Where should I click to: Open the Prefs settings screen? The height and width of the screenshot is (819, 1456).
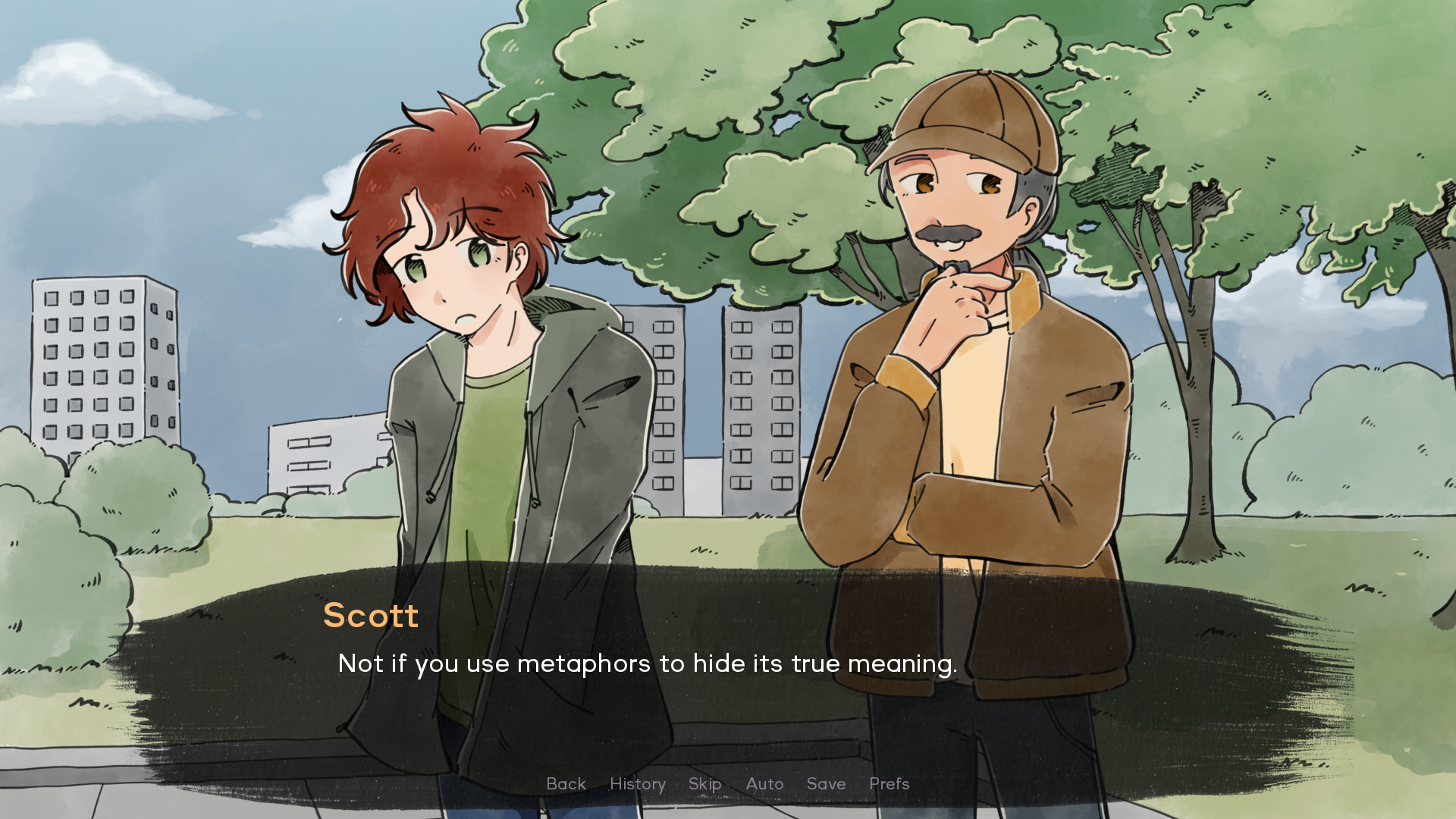coord(889,784)
